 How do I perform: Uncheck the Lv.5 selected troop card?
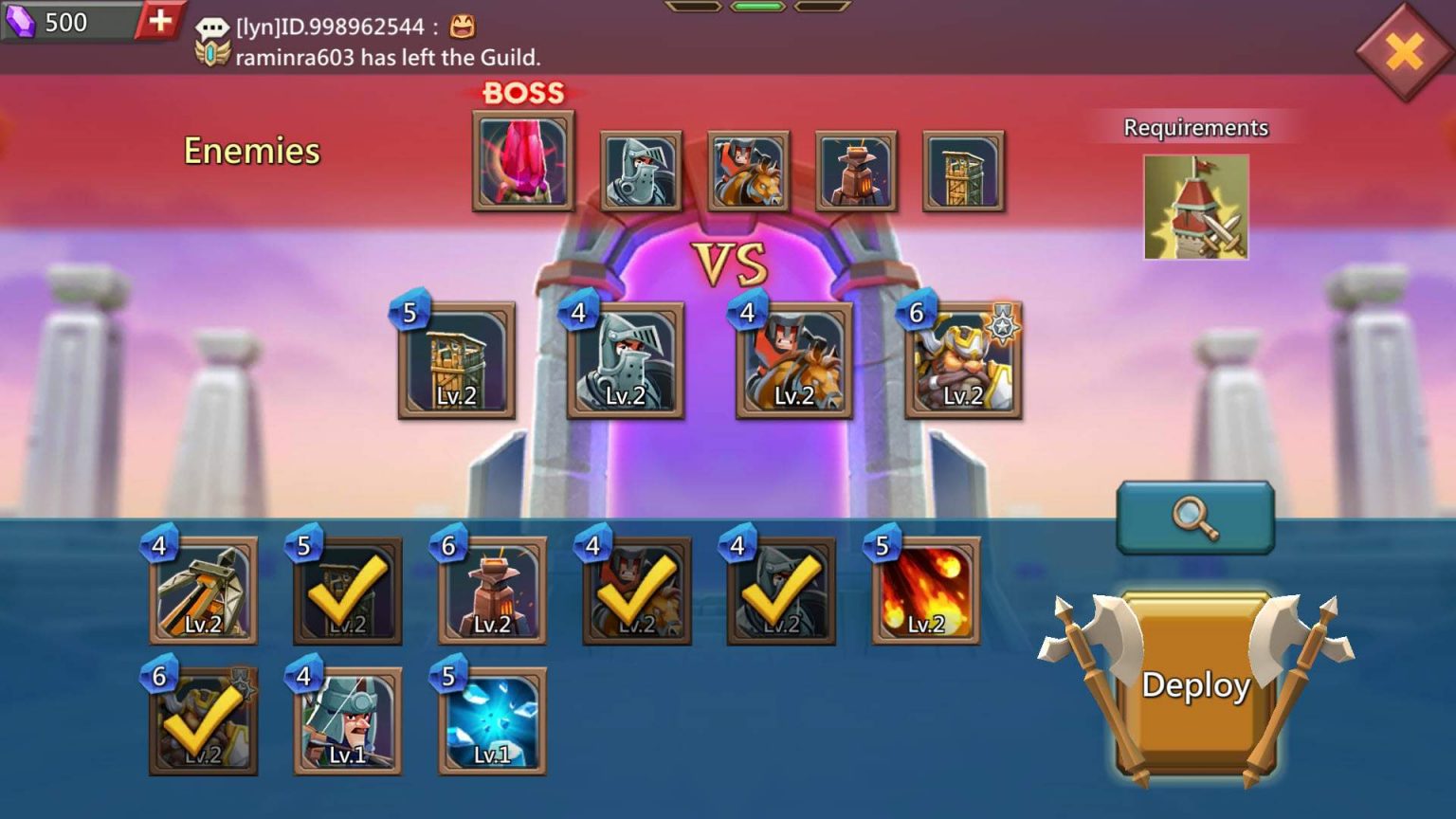(347, 588)
